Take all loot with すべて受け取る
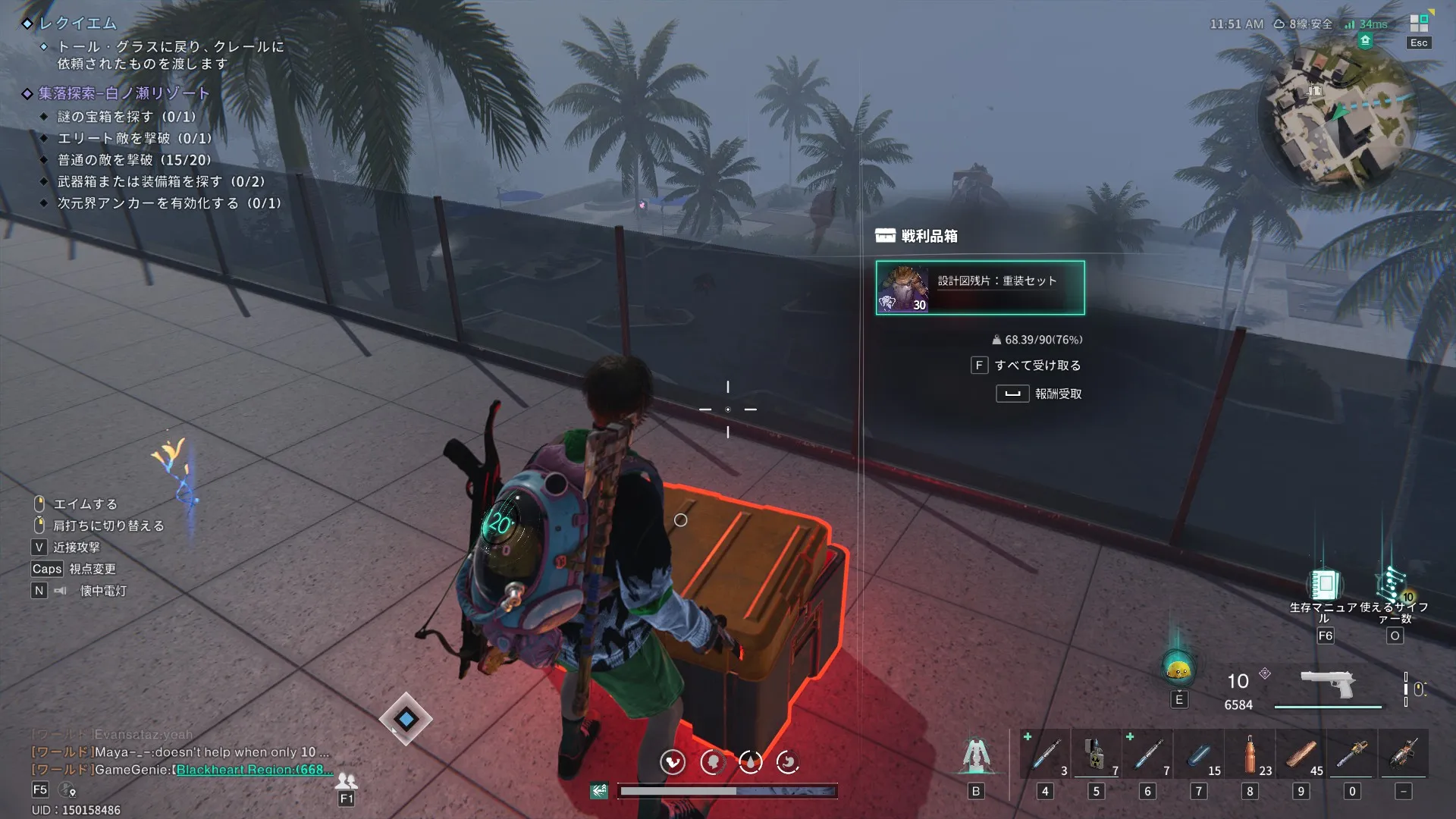Screen dimensions: 1456x819 point(1037,366)
